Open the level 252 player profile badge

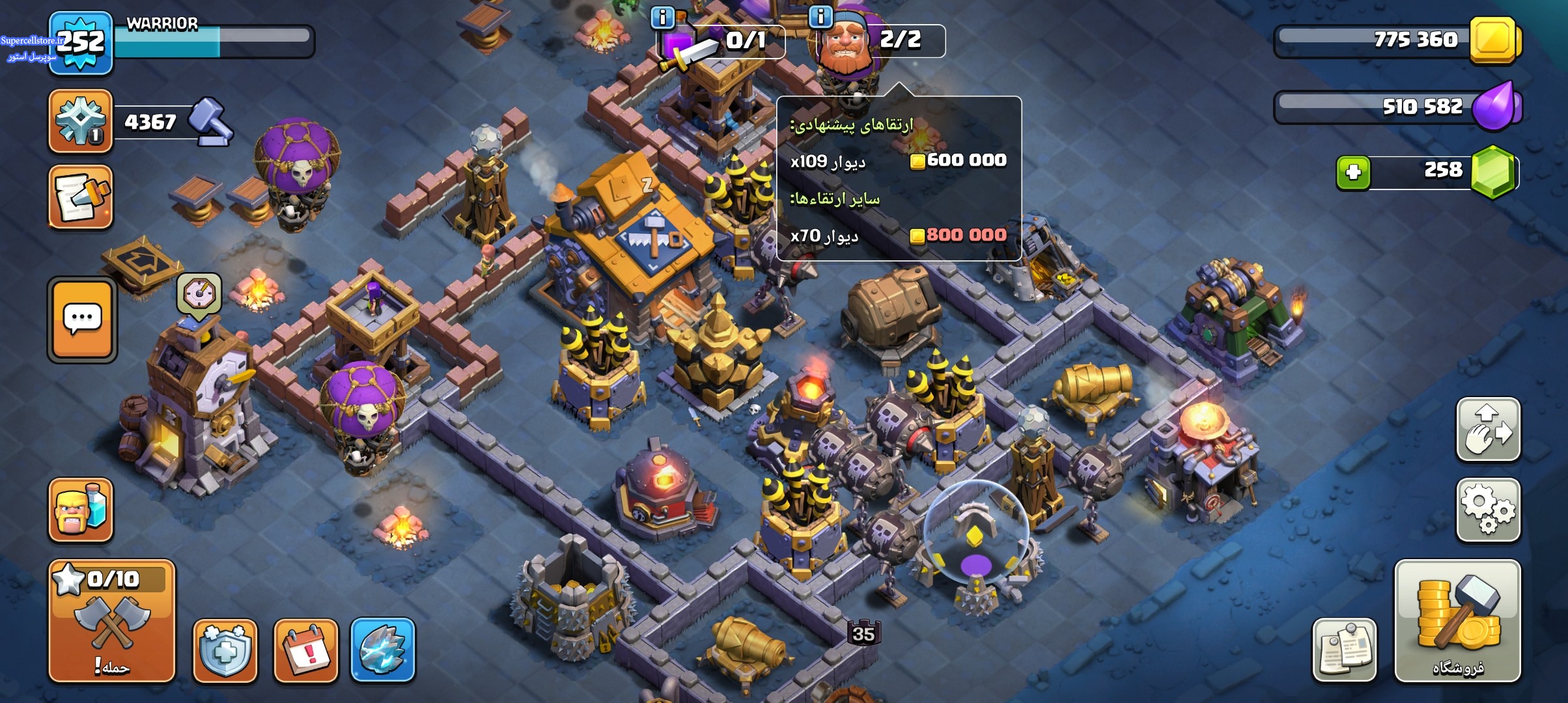[x=81, y=43]
